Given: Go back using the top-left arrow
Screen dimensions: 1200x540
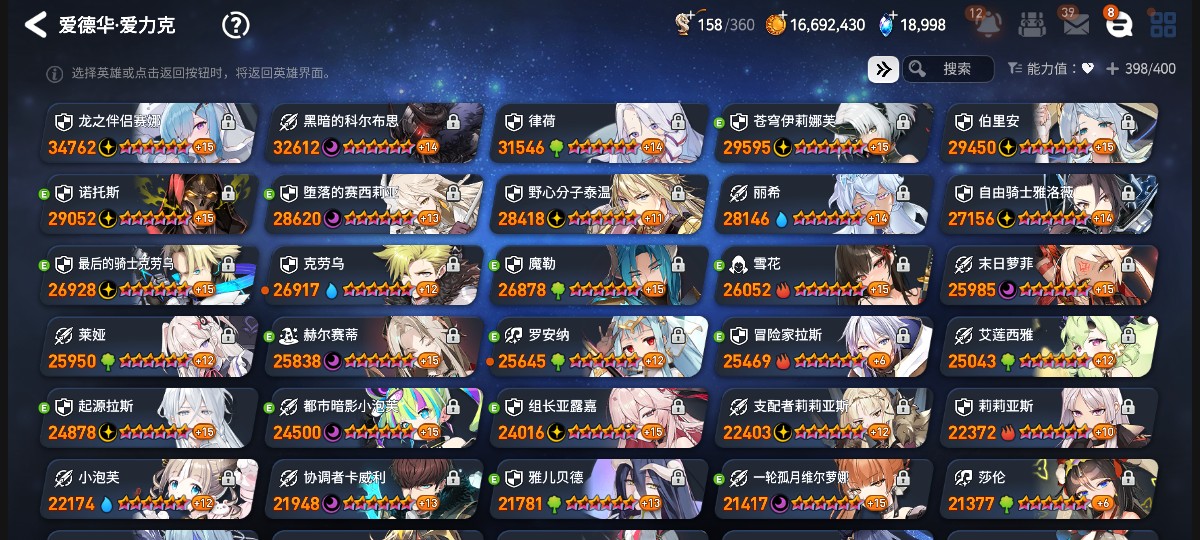Looking at the screenshot, I should coord(36,25).
